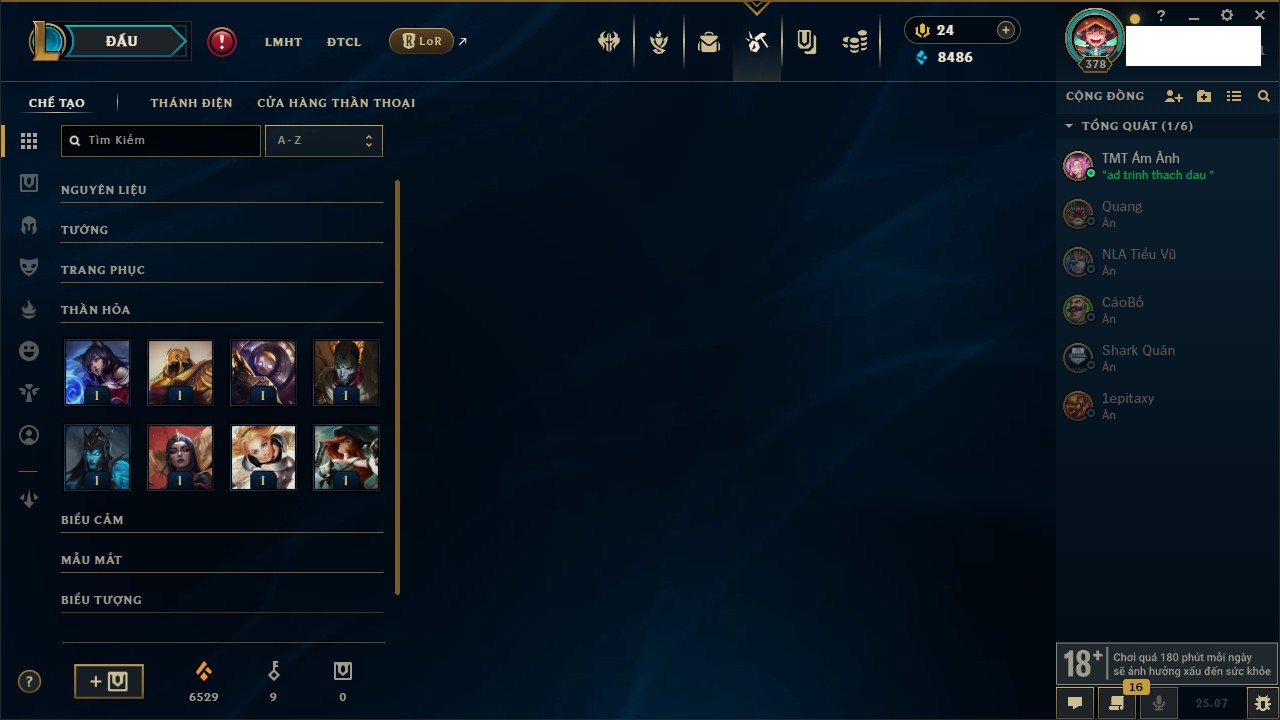The width and height of the screenshot is (1280, 720).
Task: Select the Lux eternal tile
Action: tap(263, 457)
